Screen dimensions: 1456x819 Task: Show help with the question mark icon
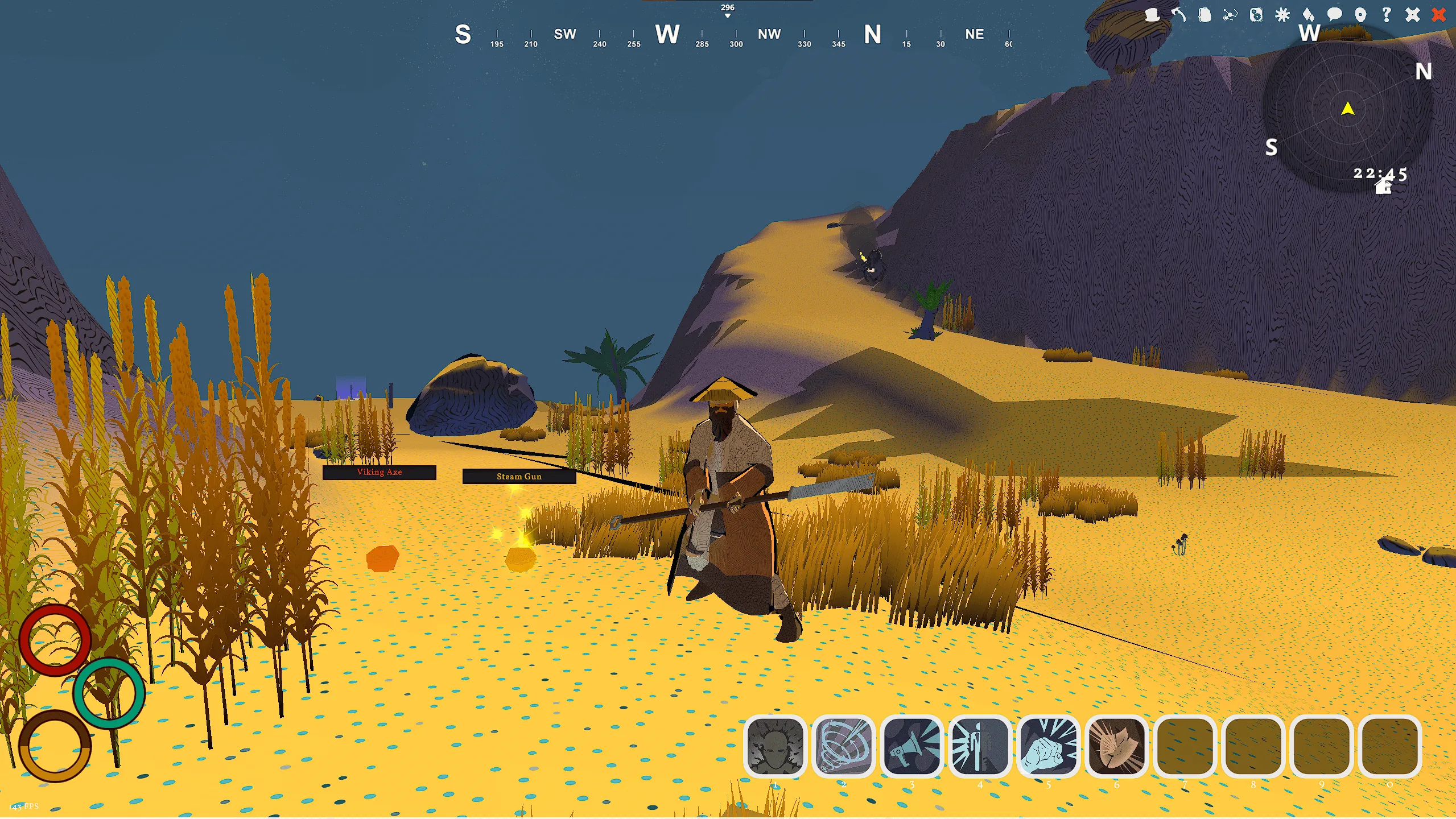1387,15
